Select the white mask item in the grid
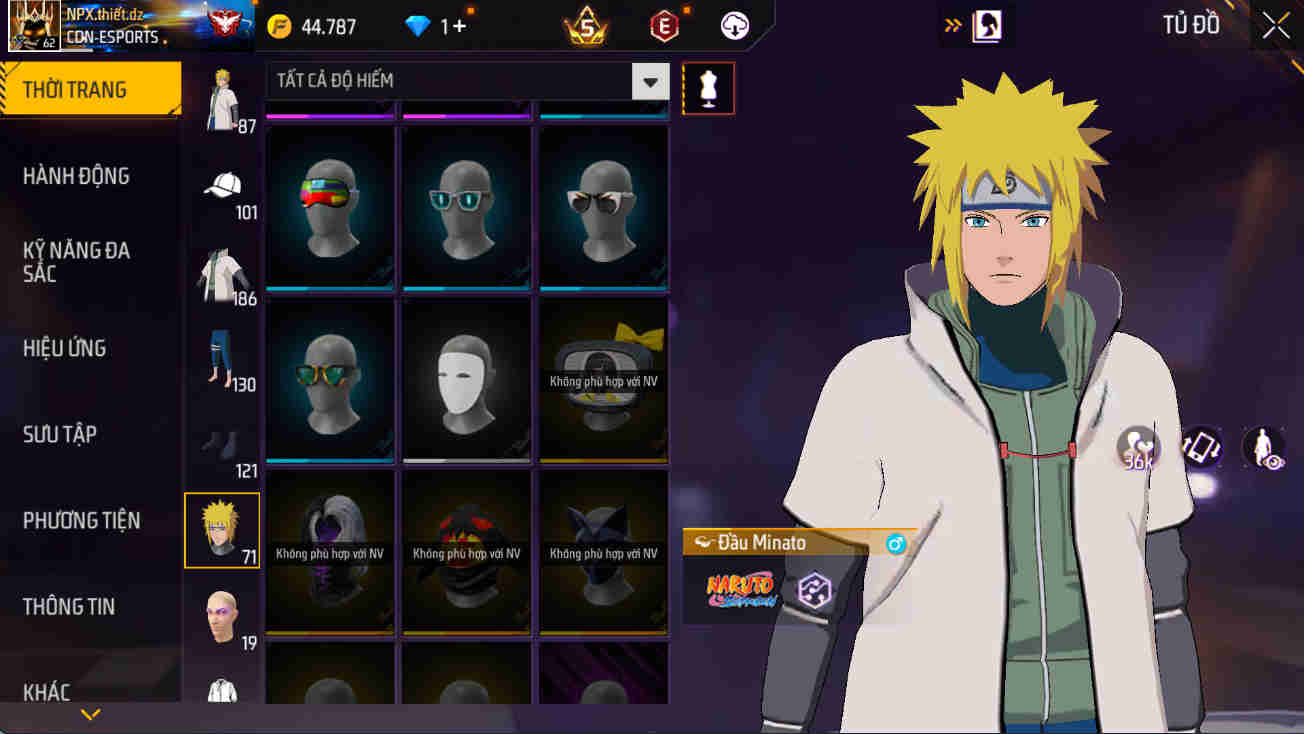The image size is (1304, 734). (x=466, y=381)
